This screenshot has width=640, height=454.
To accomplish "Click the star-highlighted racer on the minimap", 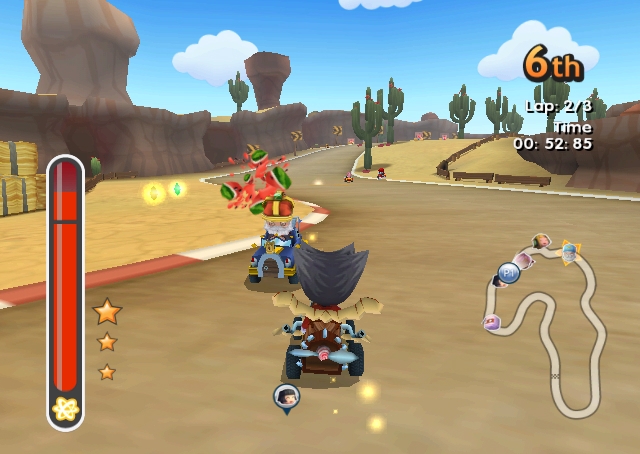I will click(569, 252).
